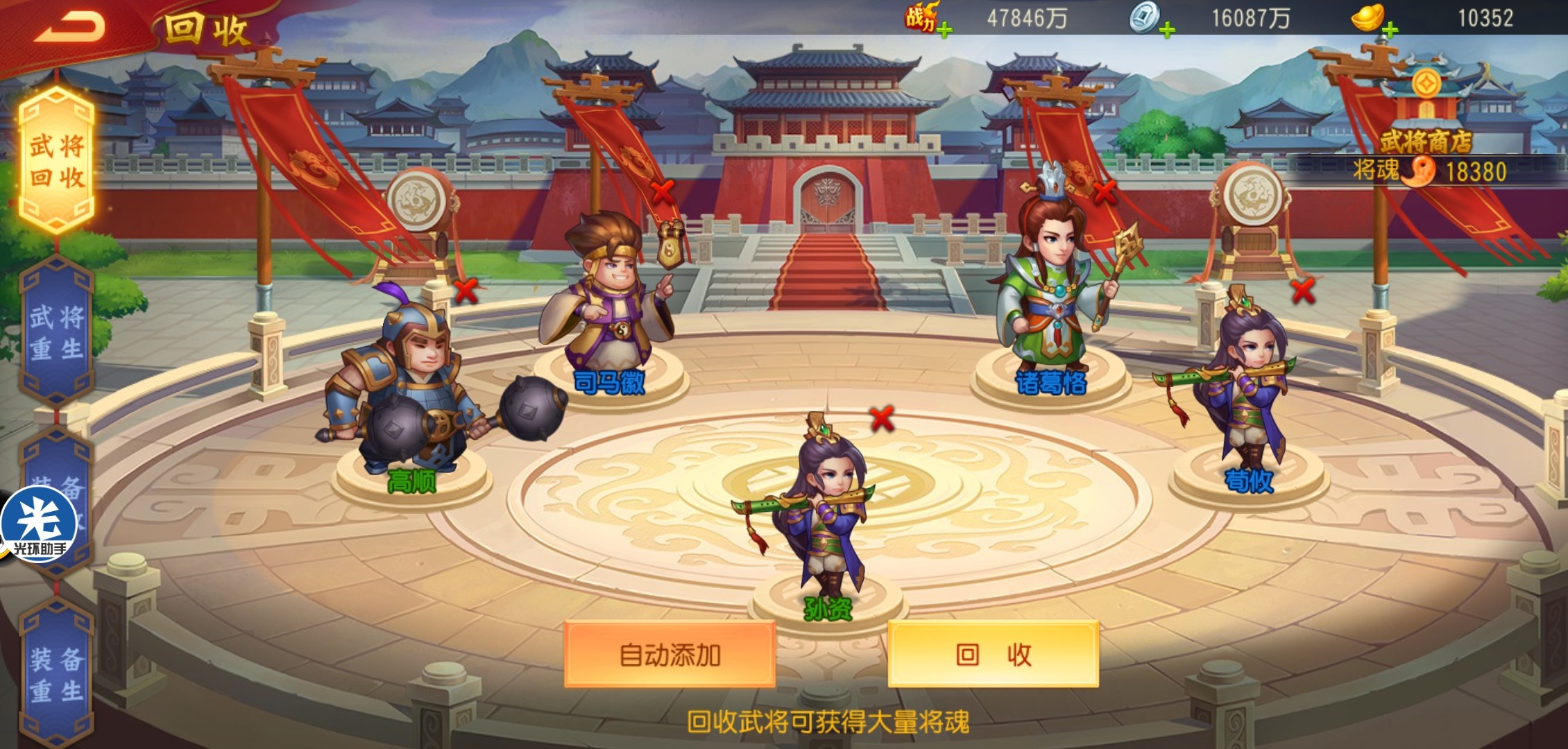Remove 孙资 using the red X
Image resolution: width=1568 pixels, height=749 pixels.
[x=882, y=418]
